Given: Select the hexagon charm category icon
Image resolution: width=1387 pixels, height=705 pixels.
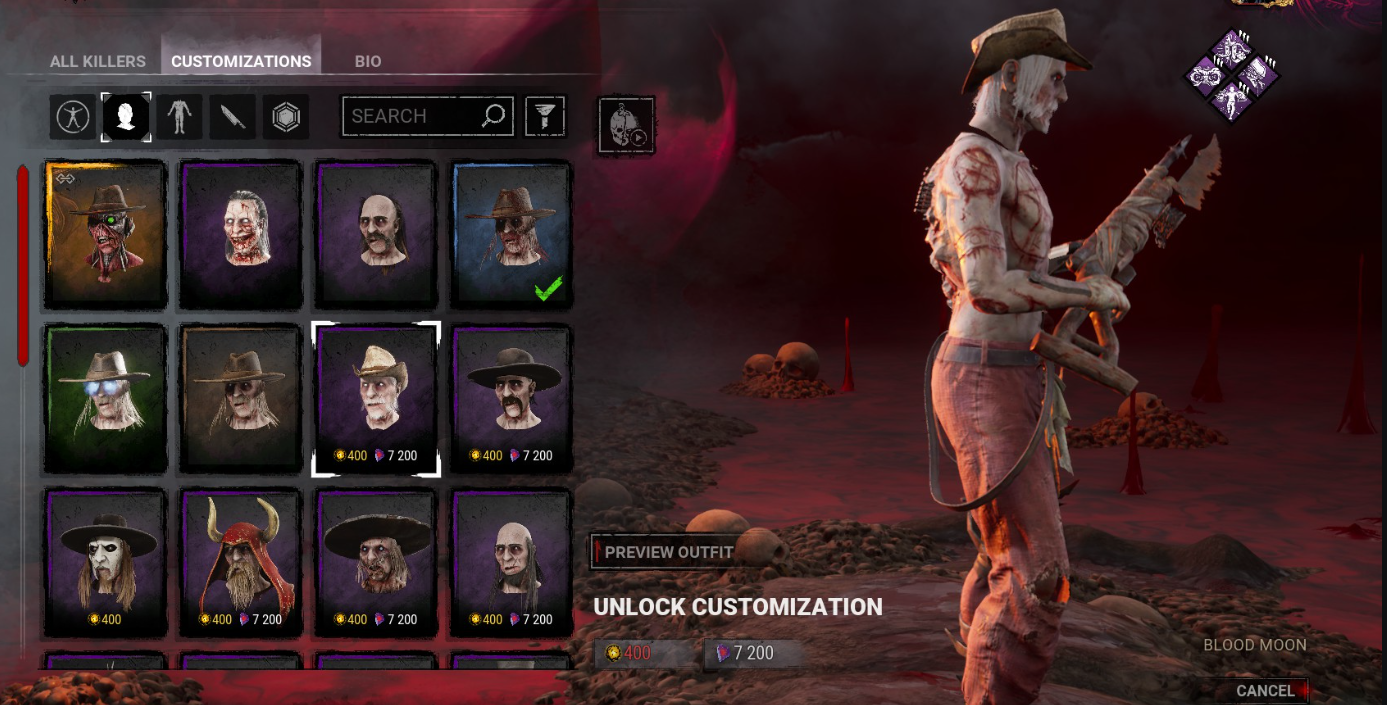Looking at the screenshot, I should pyautogui.click(x=286, y=117).
